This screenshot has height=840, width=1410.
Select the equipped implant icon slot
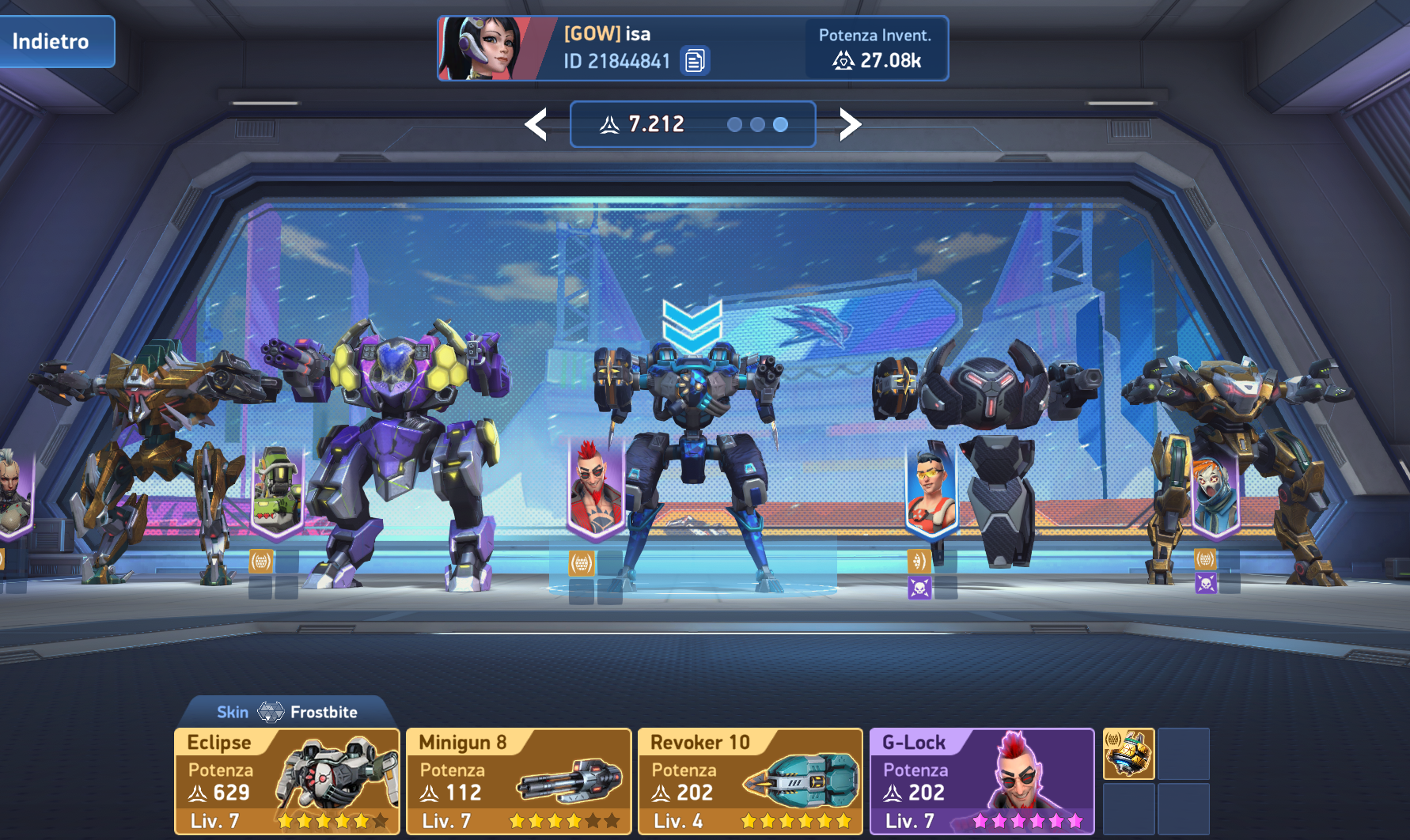[1128, 754]
